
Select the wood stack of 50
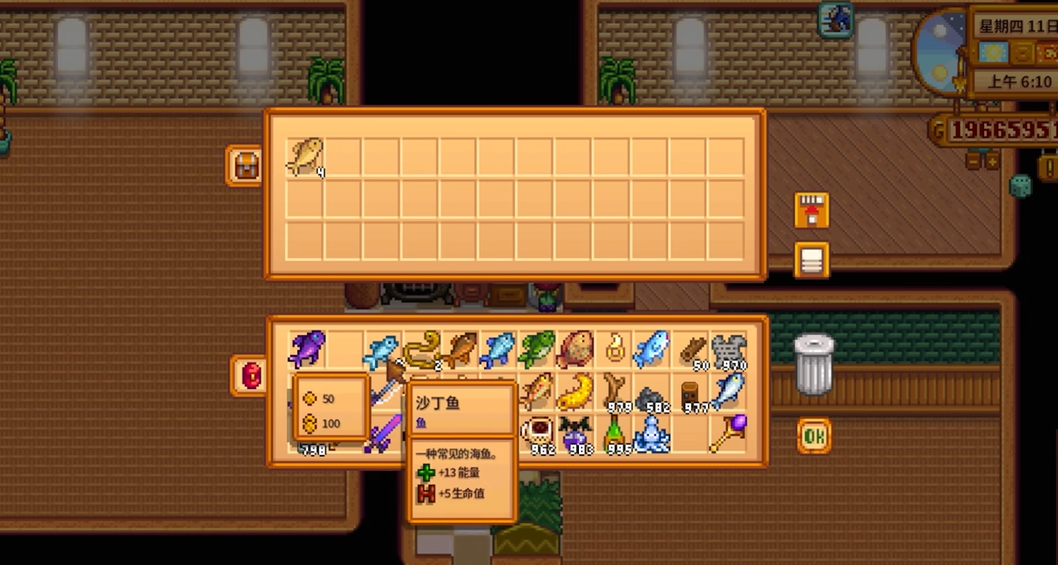[x=692, y=349]
